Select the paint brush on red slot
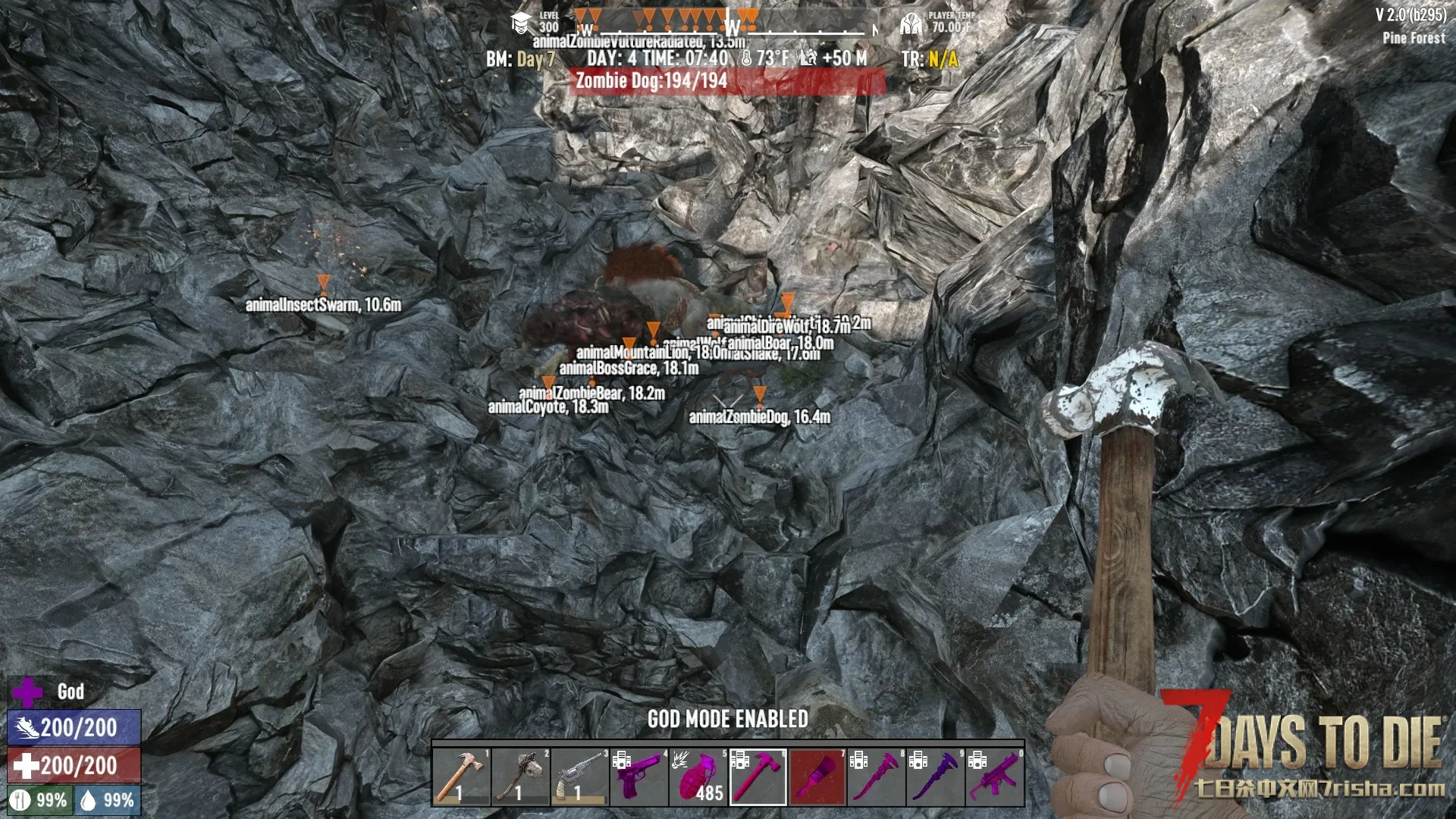The image size is (1456, 819). tap(817, 776)
